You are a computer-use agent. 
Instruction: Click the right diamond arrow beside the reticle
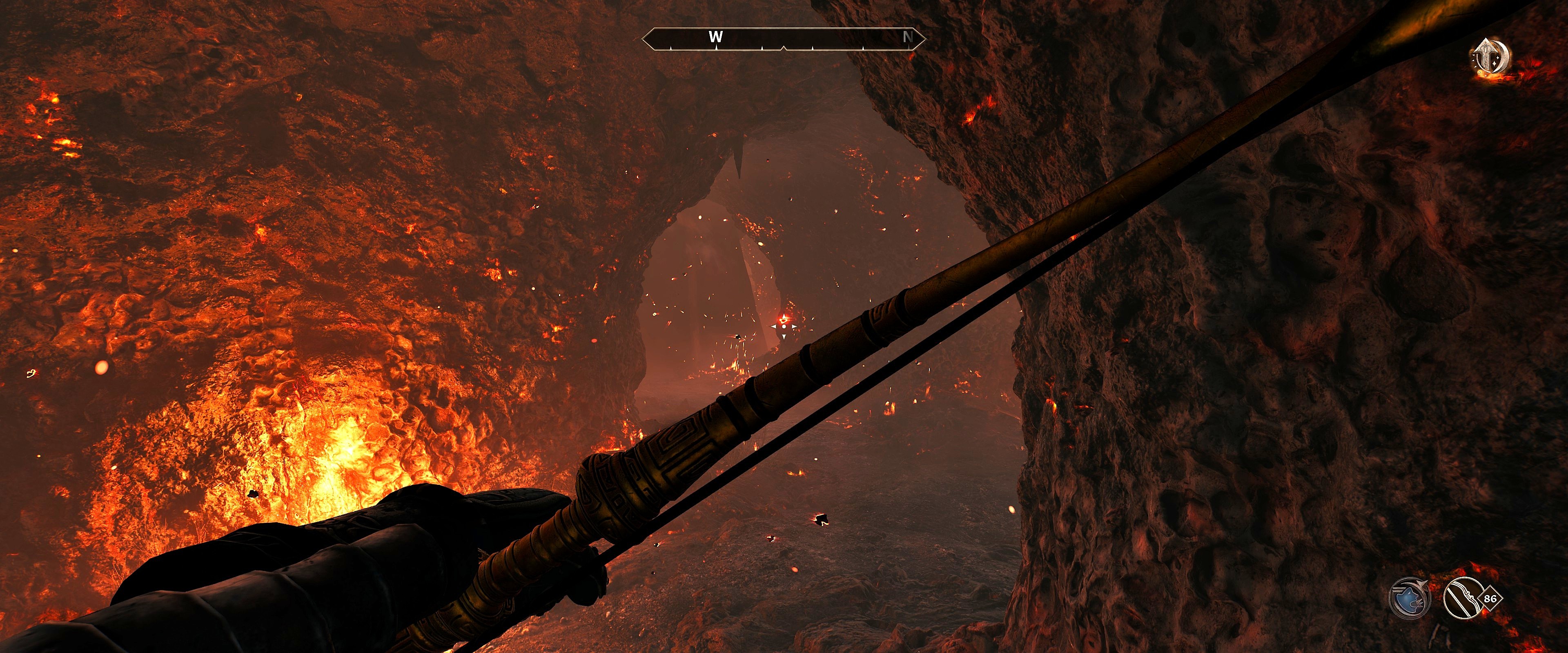pyautogui.click(x=794, y=327)
